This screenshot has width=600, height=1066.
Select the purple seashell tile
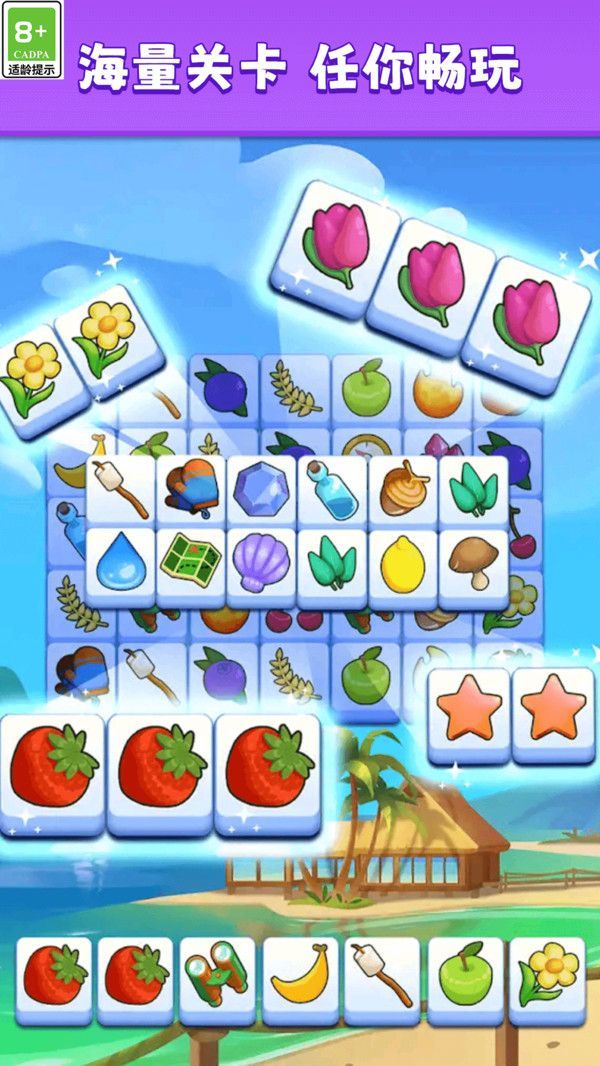[x=261, y=565]
